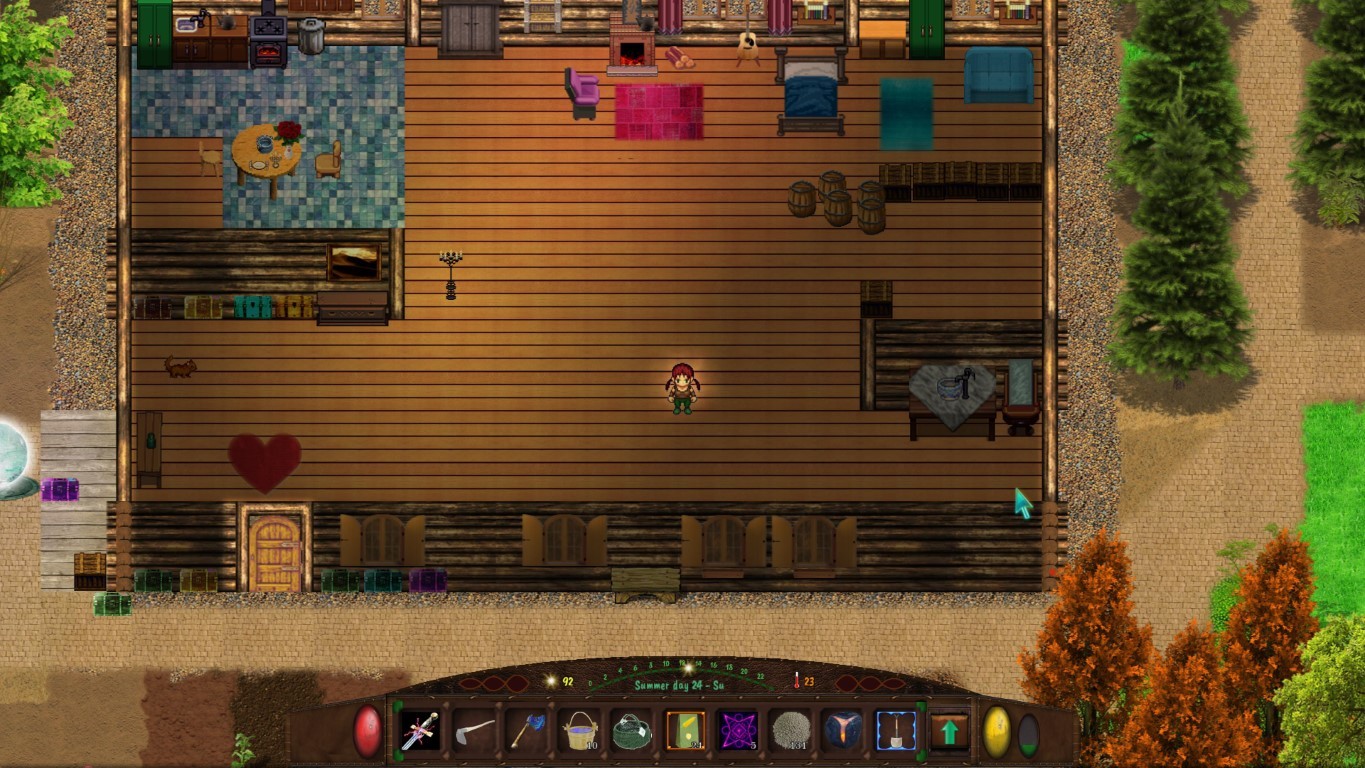This screenshot has width=1365, height=768.
Task: Activate the purple magic rune slot
Action: coord(738,731)
